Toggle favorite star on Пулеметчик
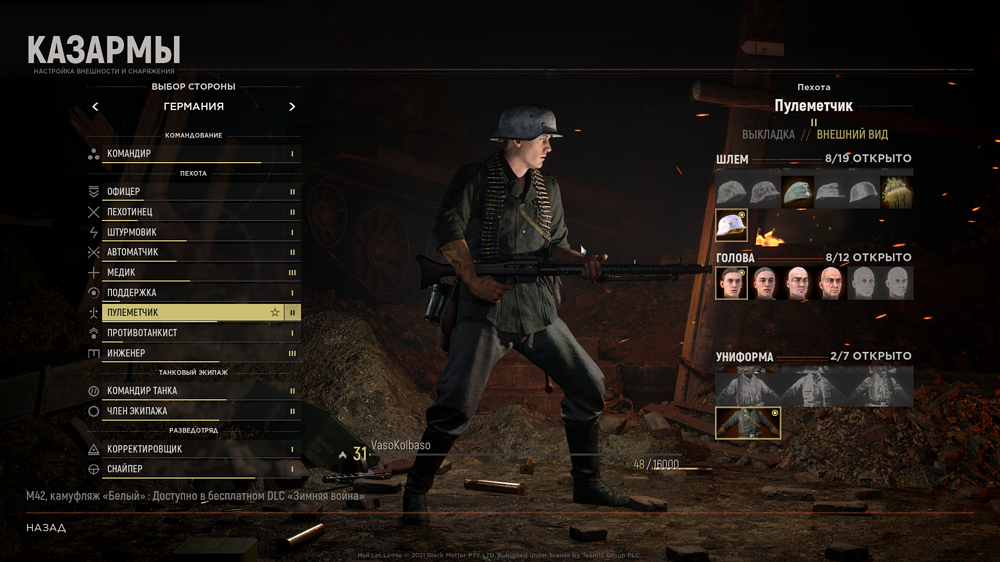The height and width of the screenshot is (562, 1000). pyautogui.click(x=275, y=313)
